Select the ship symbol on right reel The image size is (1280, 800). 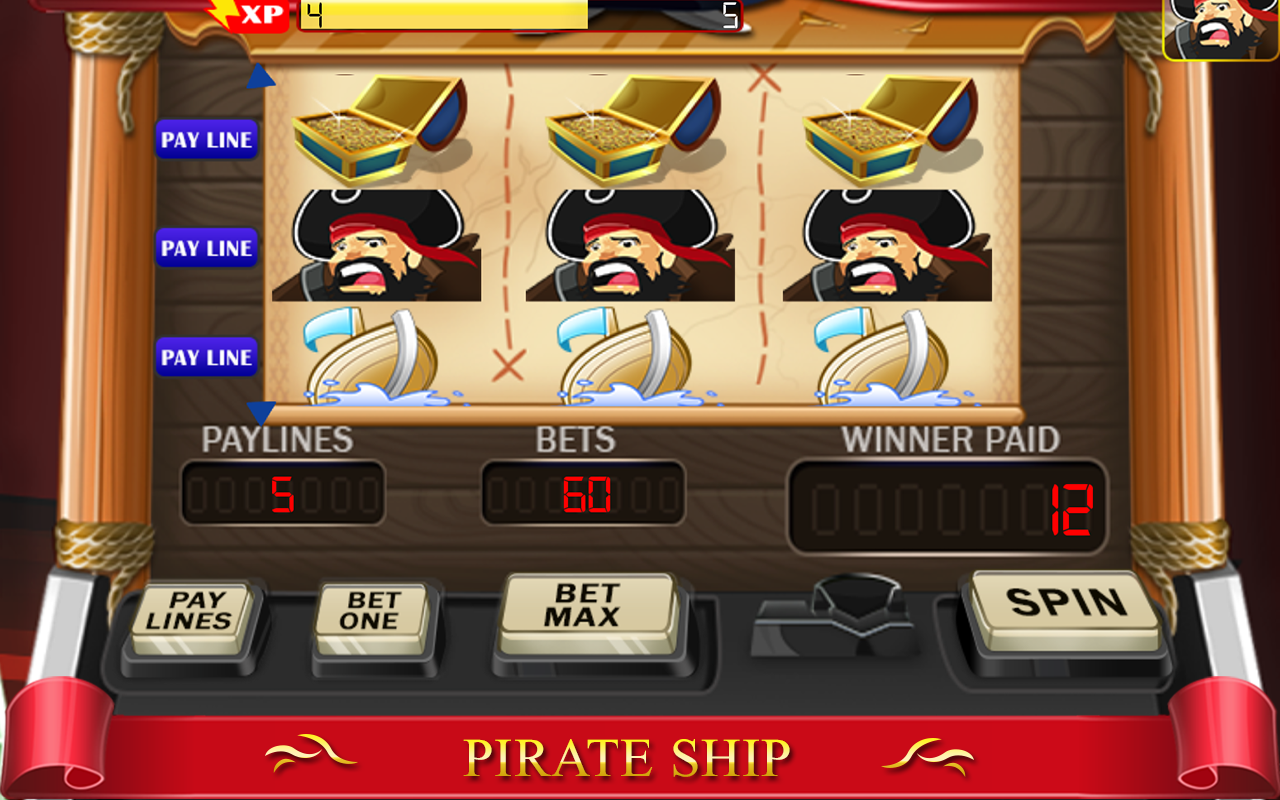click(x=880, y=355)
